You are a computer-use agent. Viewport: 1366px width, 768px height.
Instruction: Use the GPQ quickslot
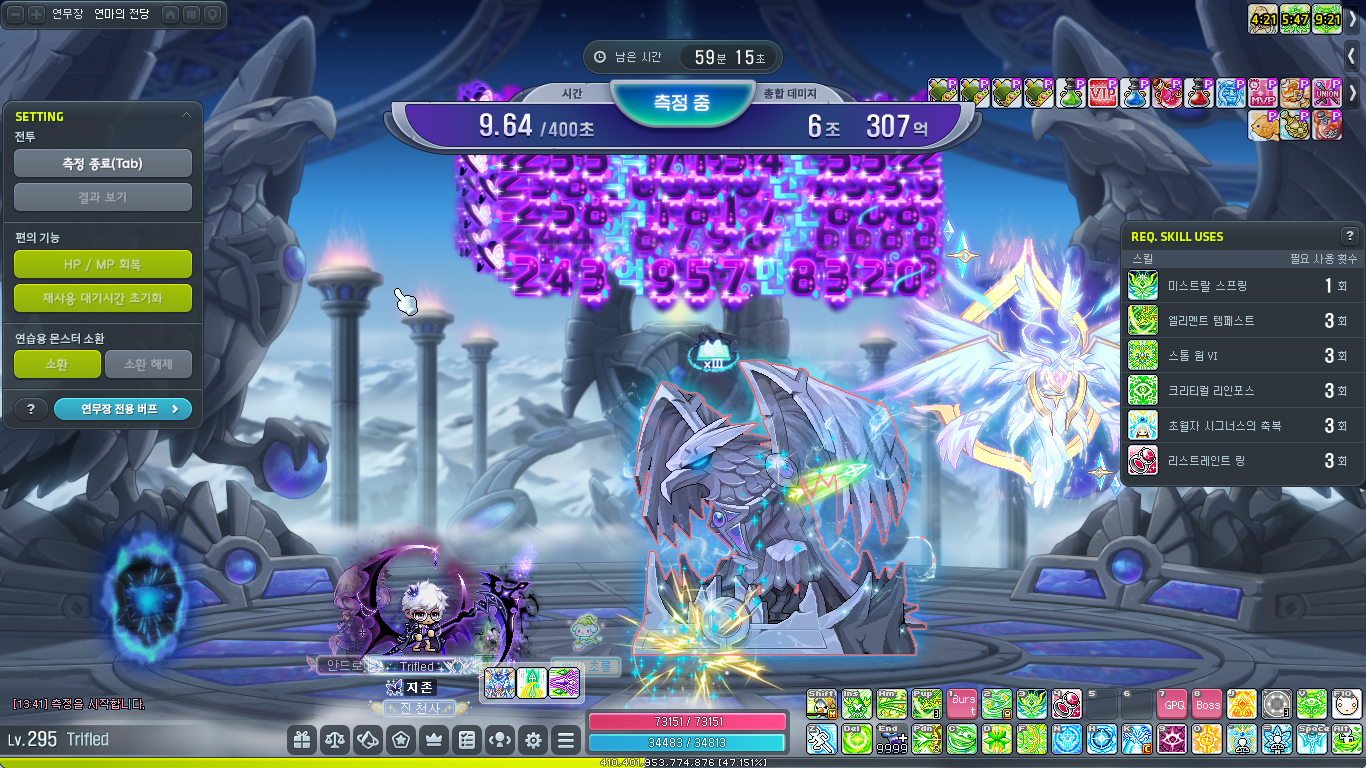pyautogui.click(x=1173, y=704)
